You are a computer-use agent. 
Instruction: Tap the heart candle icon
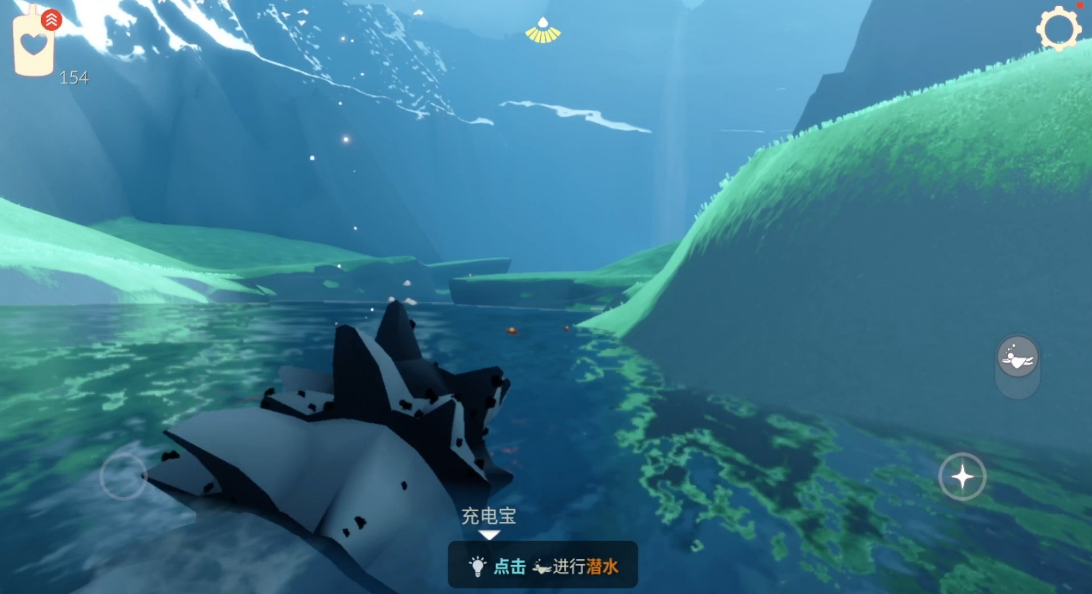pyautogui.click(x=33, y=45)
